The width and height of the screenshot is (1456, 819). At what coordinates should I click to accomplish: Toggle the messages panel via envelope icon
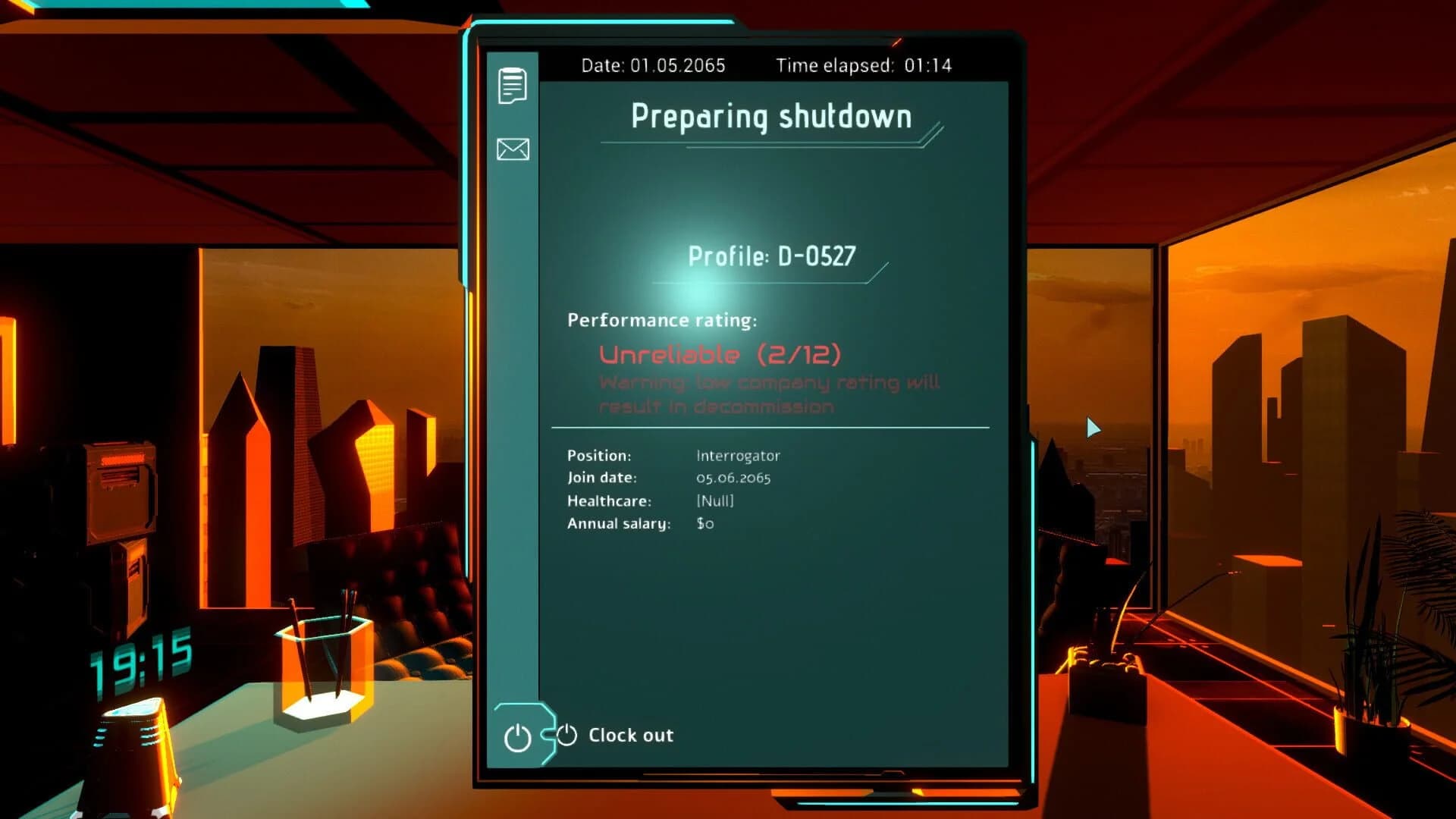point(512,149)
